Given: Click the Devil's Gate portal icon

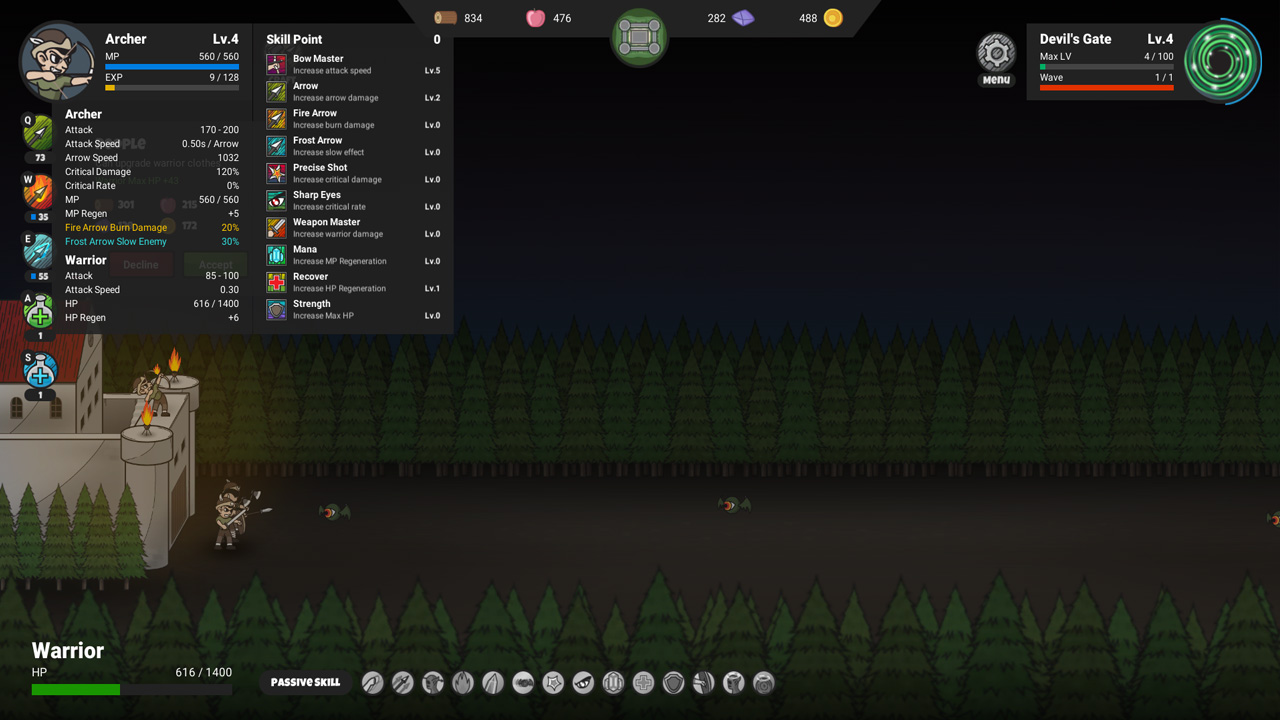Looking at the screenshot, I should tap(1222, 61).
